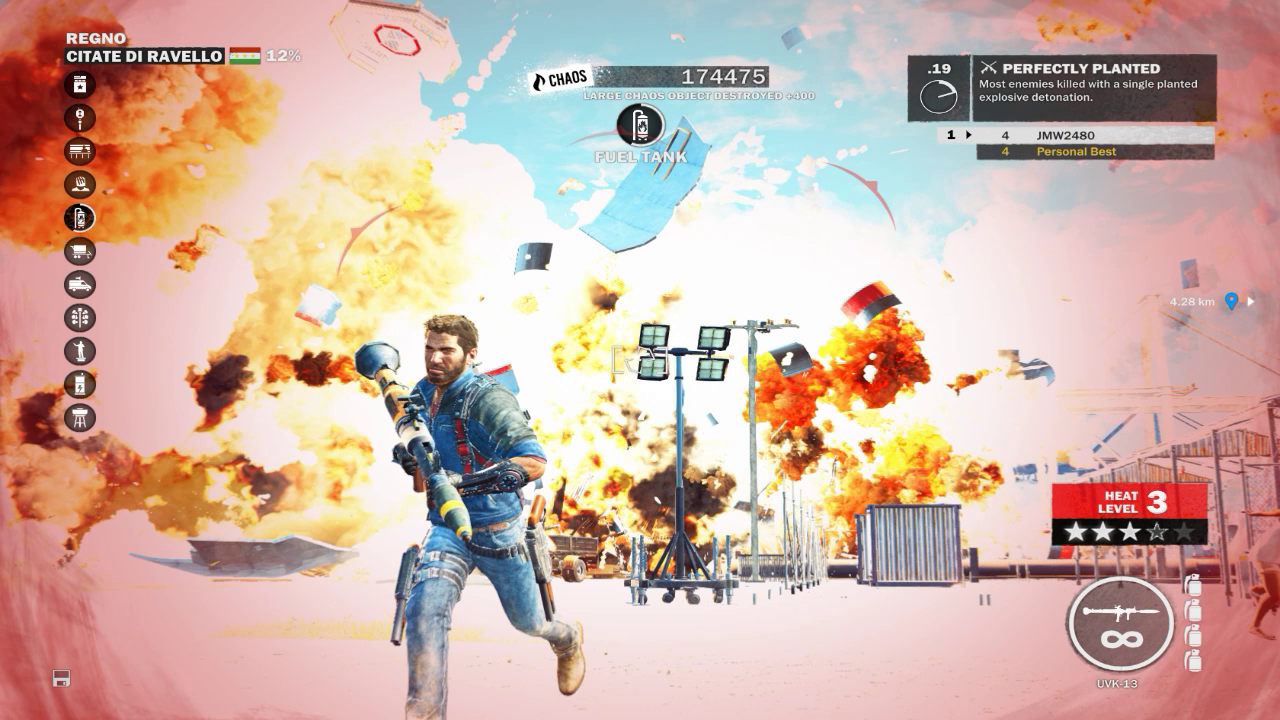Click the Fuel Tank chaos object icon
Image resolution: width=1280 pixels, height=720 pixels.
coord(640,125)
